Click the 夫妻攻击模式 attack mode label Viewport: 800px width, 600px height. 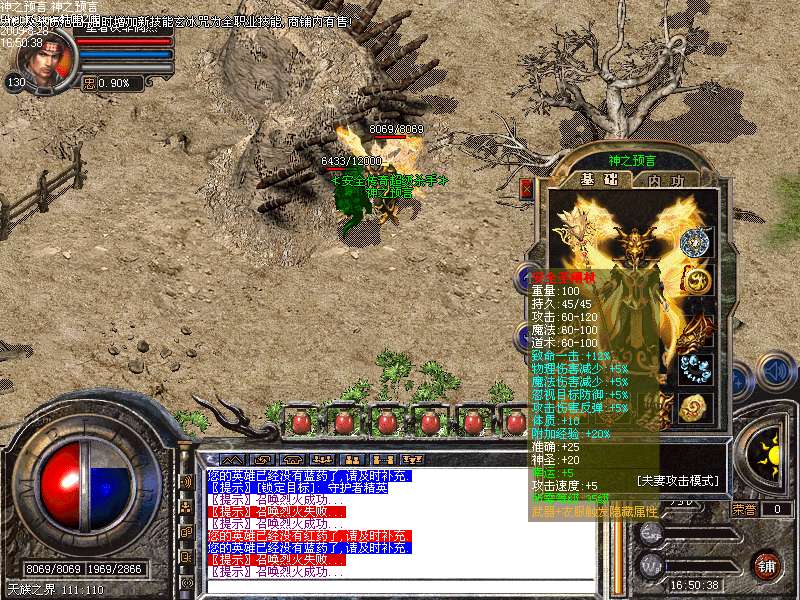(x=678, y=481)
